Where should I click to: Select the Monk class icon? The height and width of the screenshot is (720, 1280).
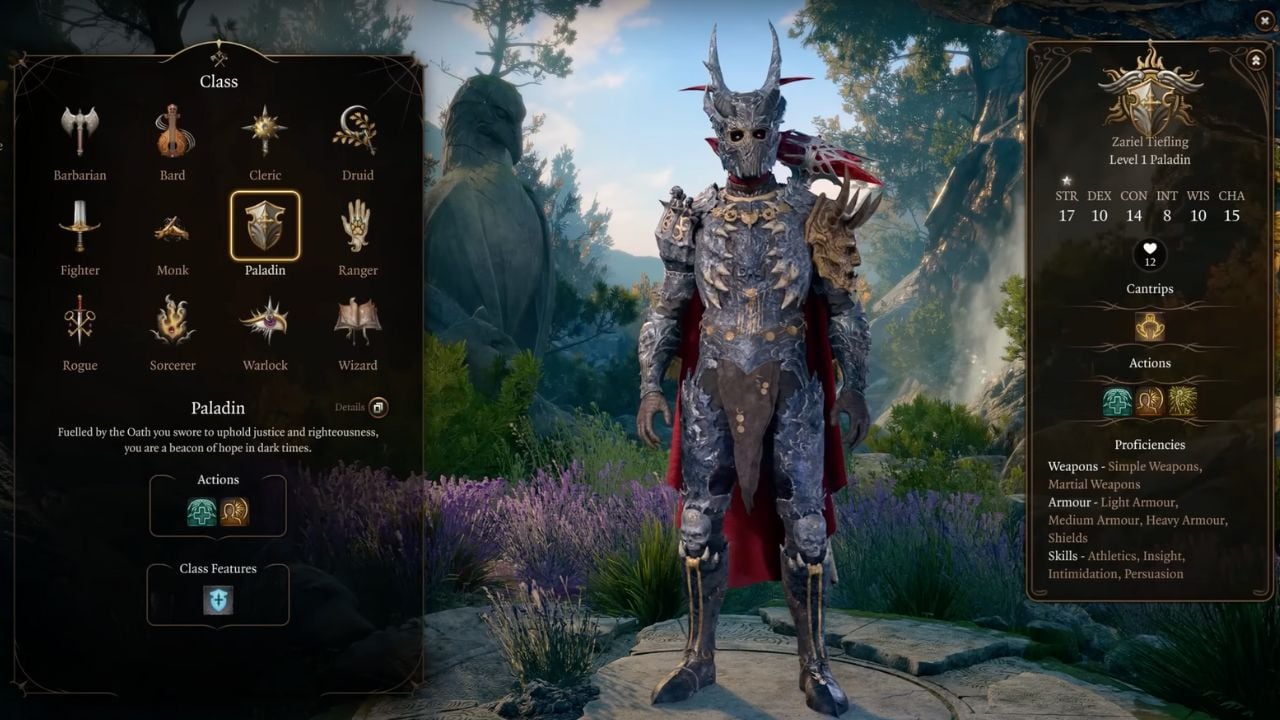pyautogui.click(x=172, y=228)
